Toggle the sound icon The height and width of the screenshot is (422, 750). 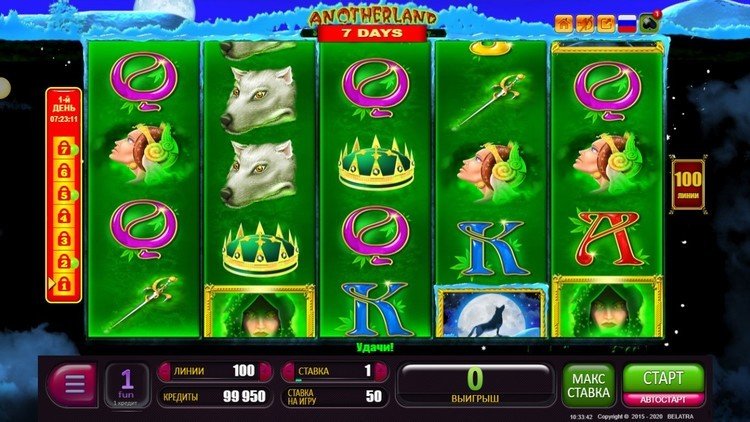(x=585, y=22)
